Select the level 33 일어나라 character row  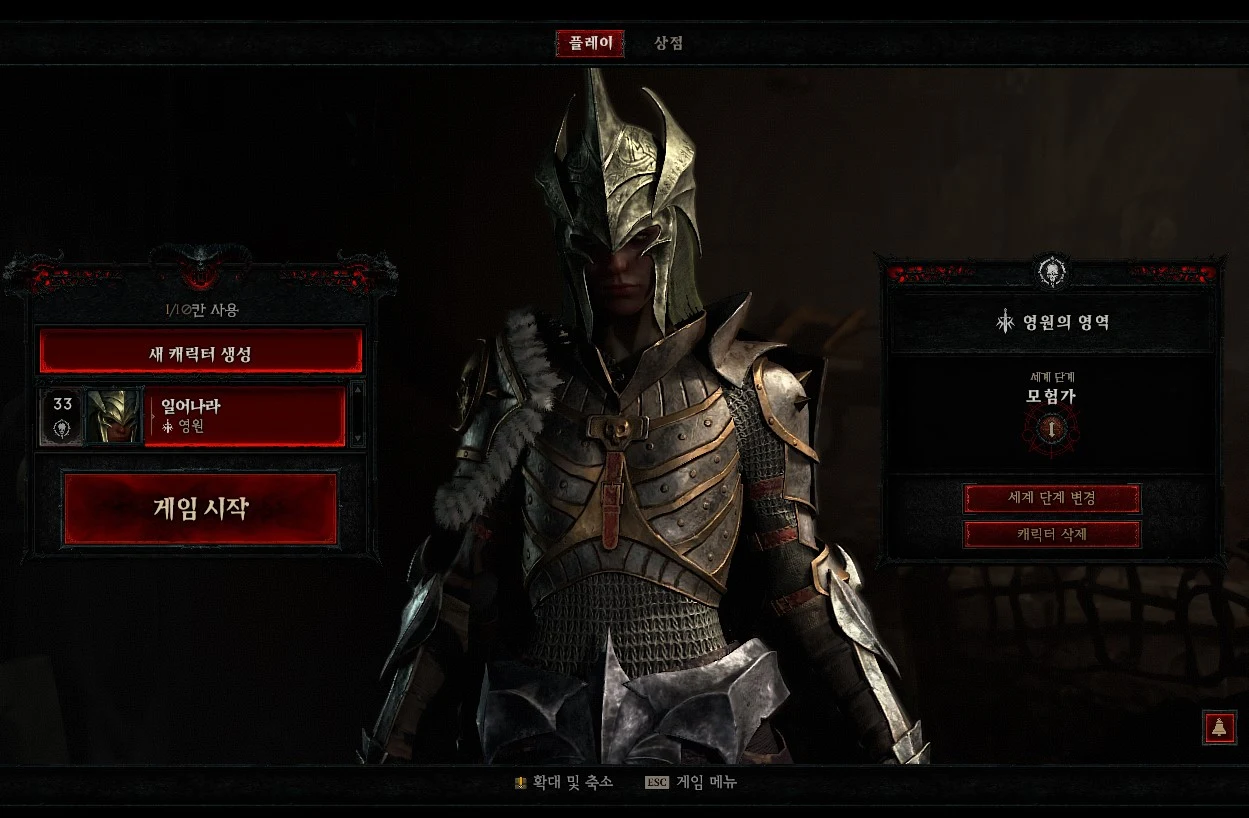245,416
